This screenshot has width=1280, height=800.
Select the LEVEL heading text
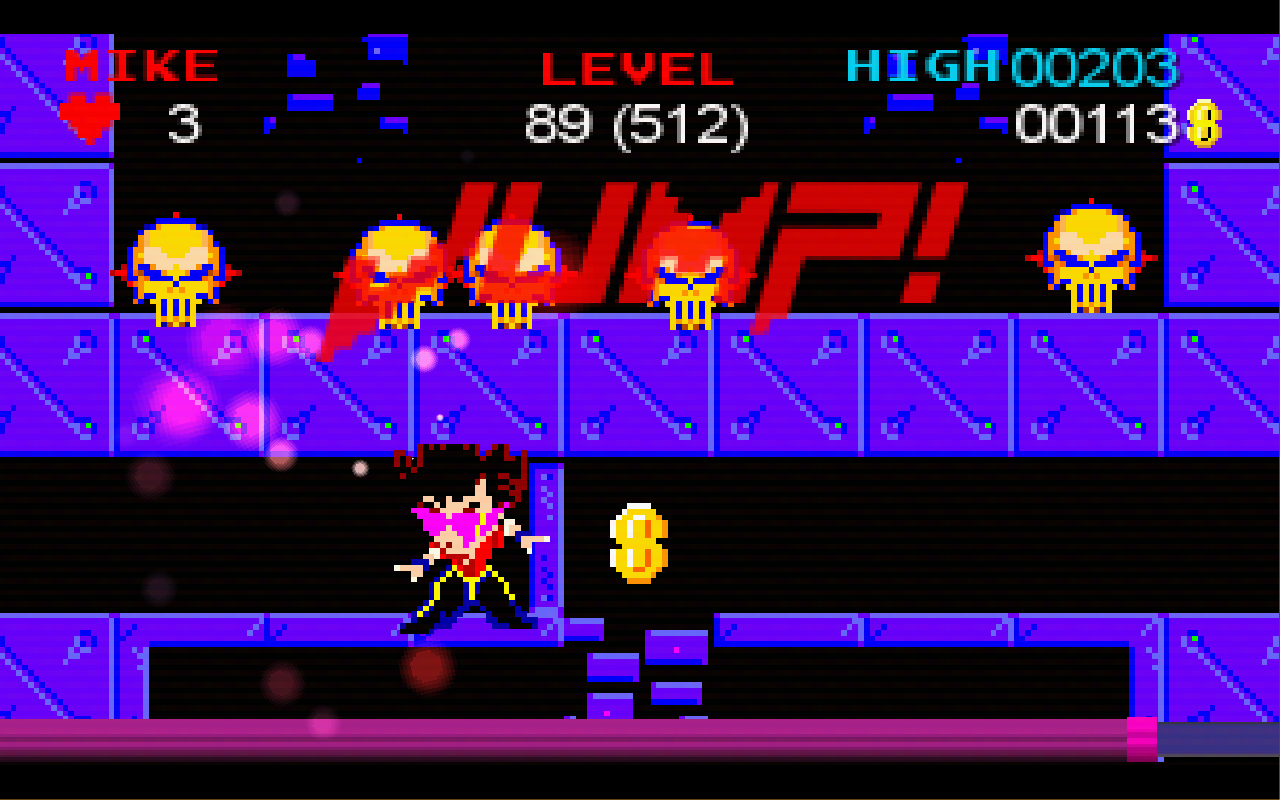tap(637, 68)
